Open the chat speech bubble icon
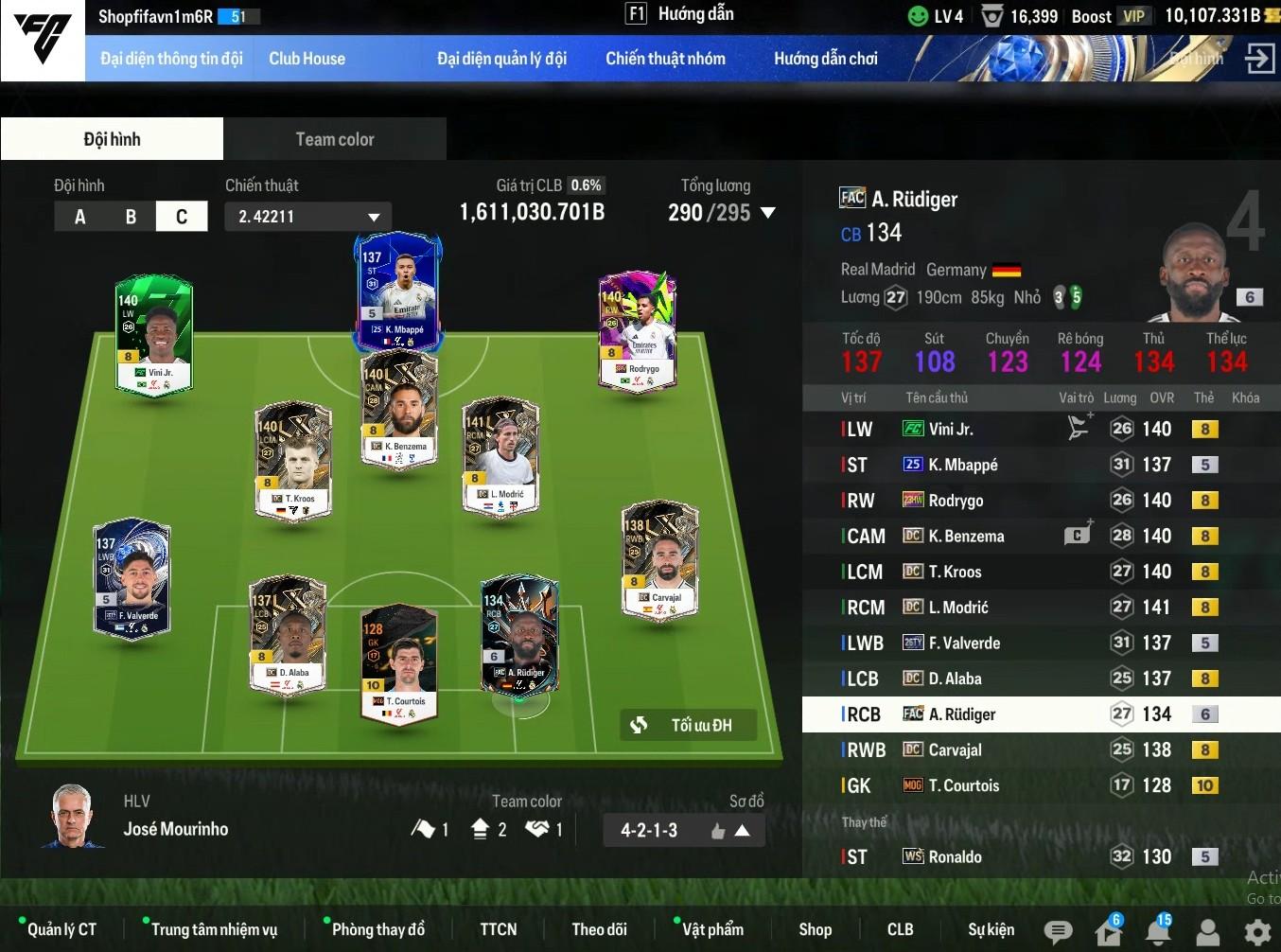The width and height of the screenshot is (1281, 952). (1058, 932)
